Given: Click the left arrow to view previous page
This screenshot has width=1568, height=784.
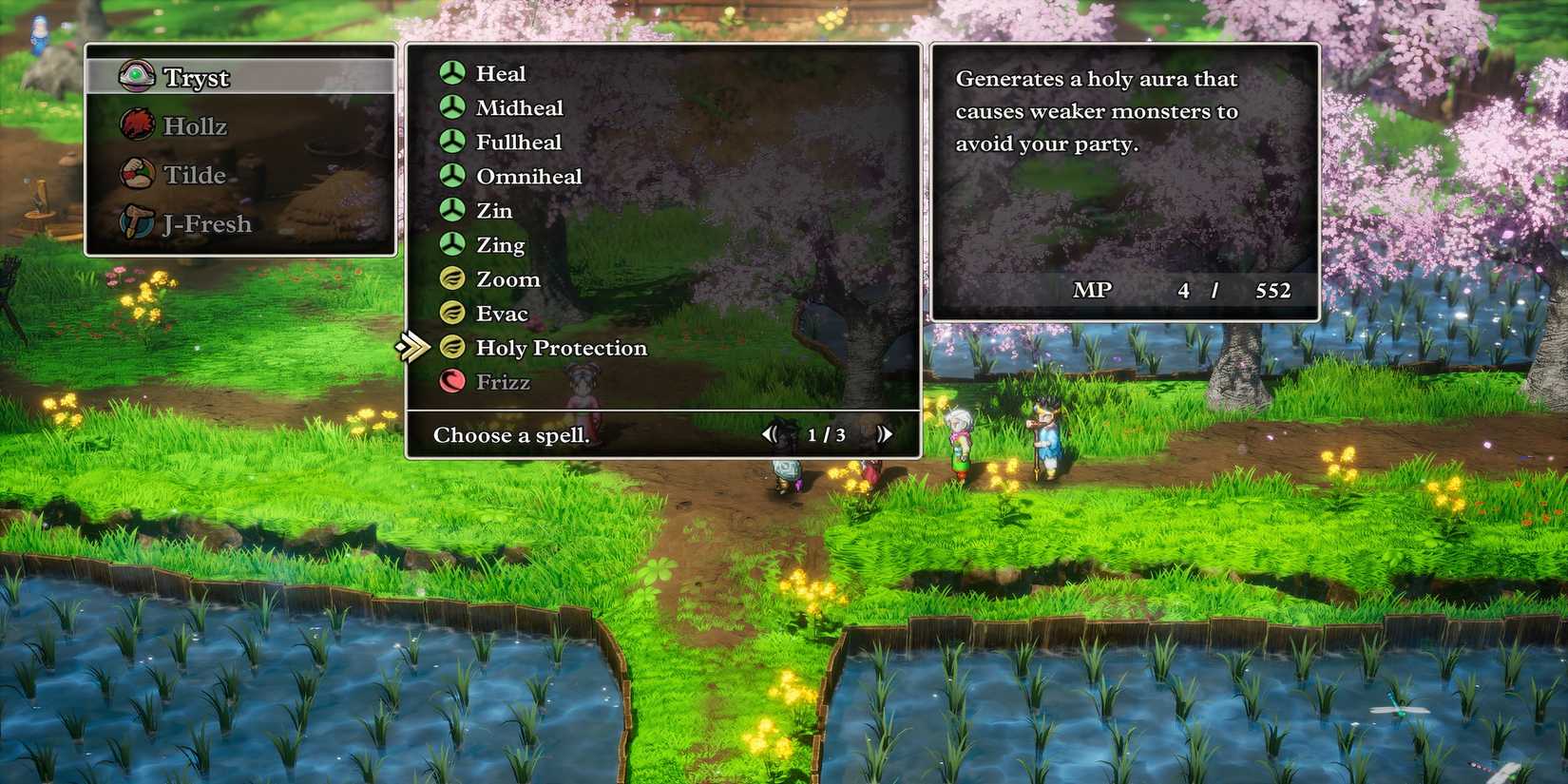Looking at the screenshot, I should tap(771, 433).
